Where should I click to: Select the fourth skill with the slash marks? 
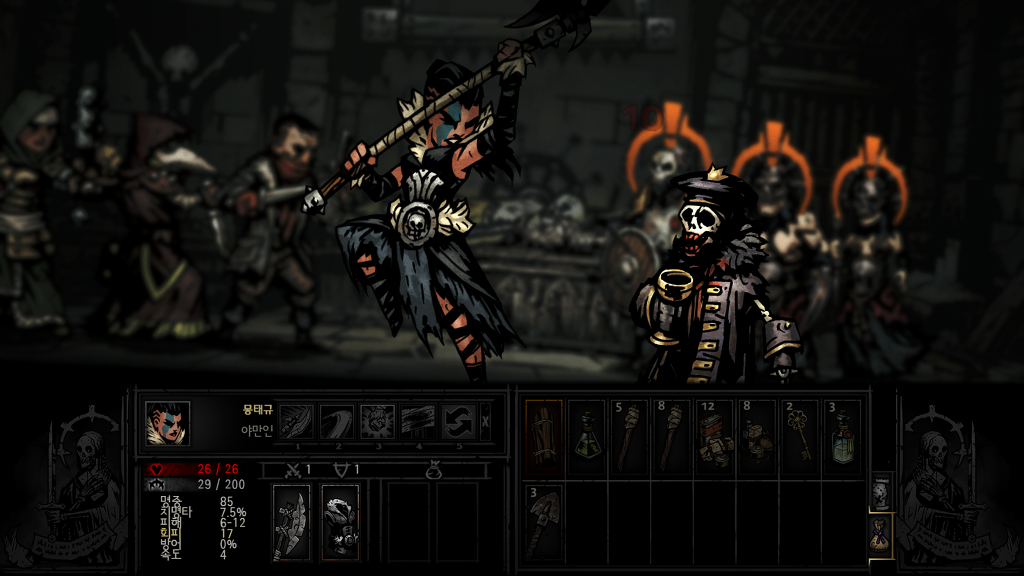(418, 421)
